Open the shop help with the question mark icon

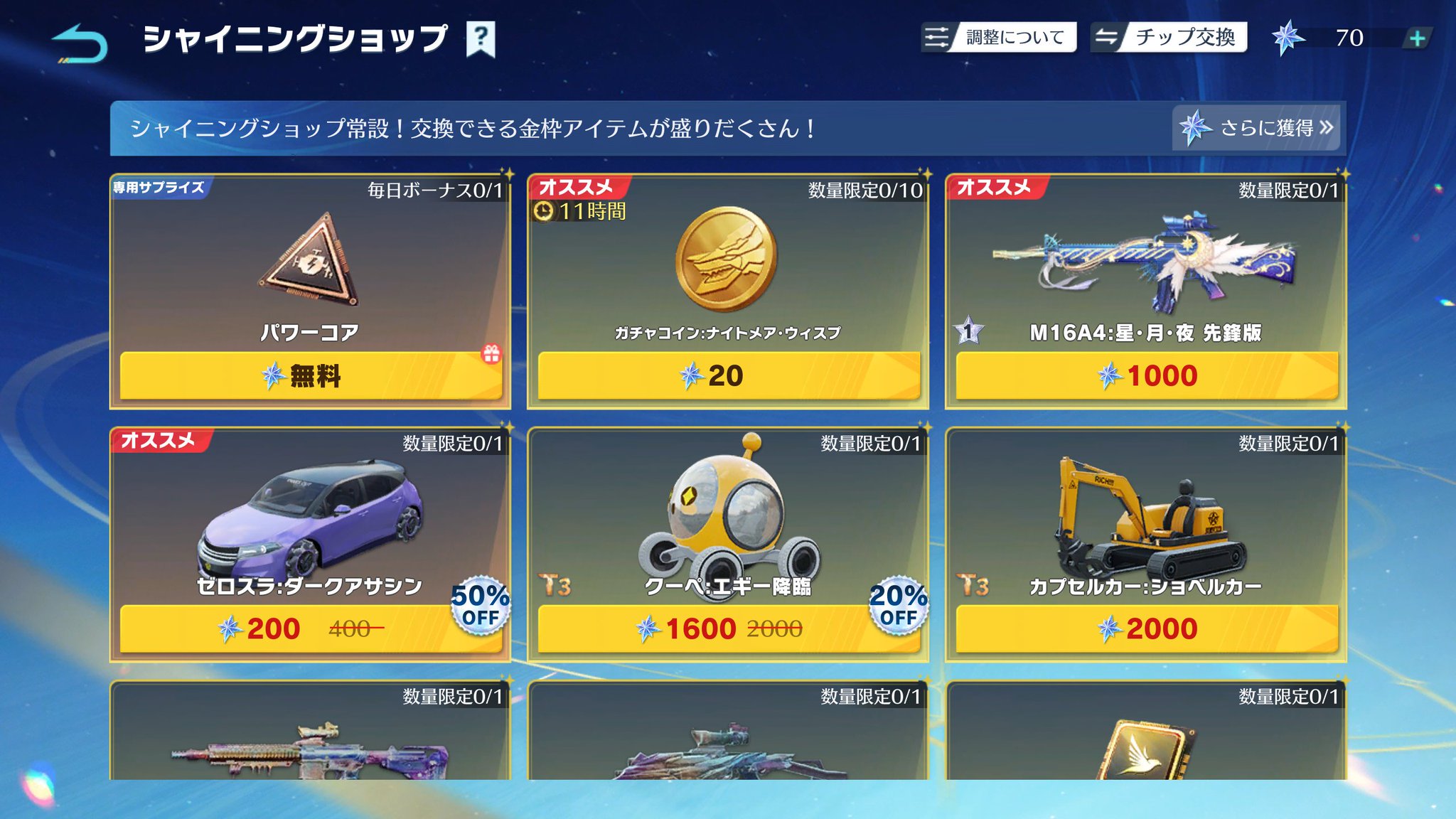tap(481, 41)
